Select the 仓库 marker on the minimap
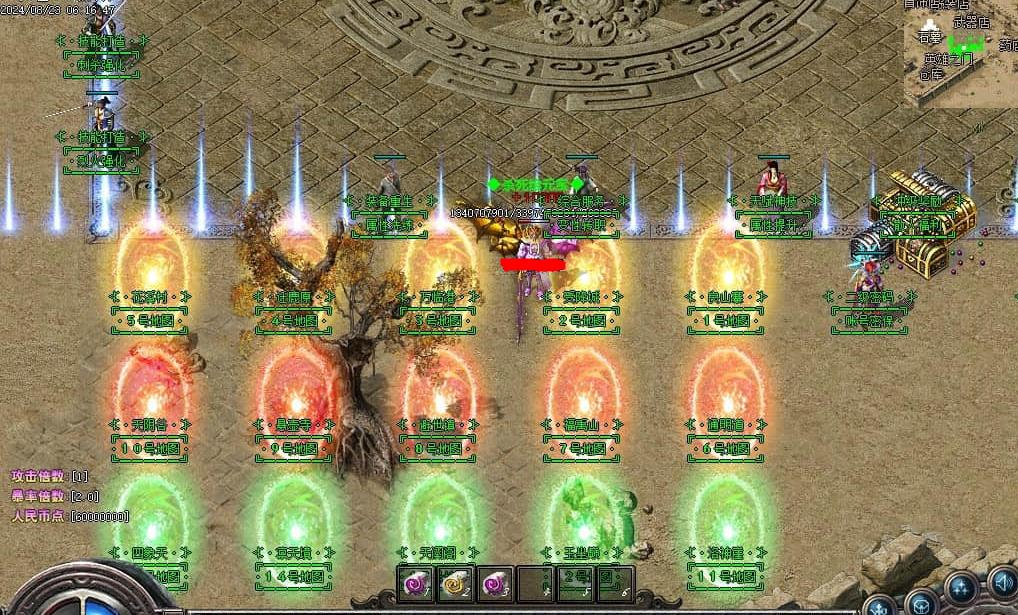Viewport: 1018px width, 615px height. click(x=931, y=74)
